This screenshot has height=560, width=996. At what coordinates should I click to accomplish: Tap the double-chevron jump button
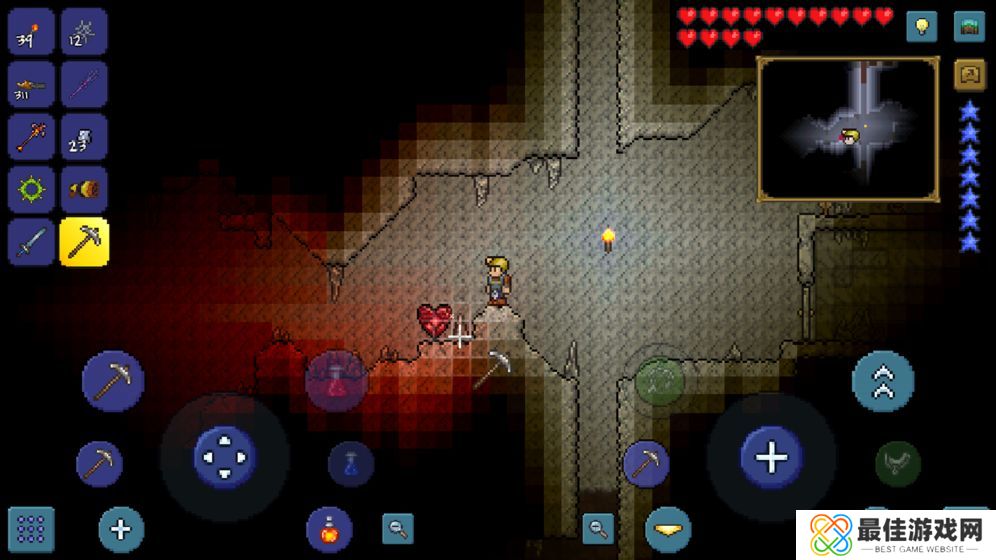[x=882, y=381]
